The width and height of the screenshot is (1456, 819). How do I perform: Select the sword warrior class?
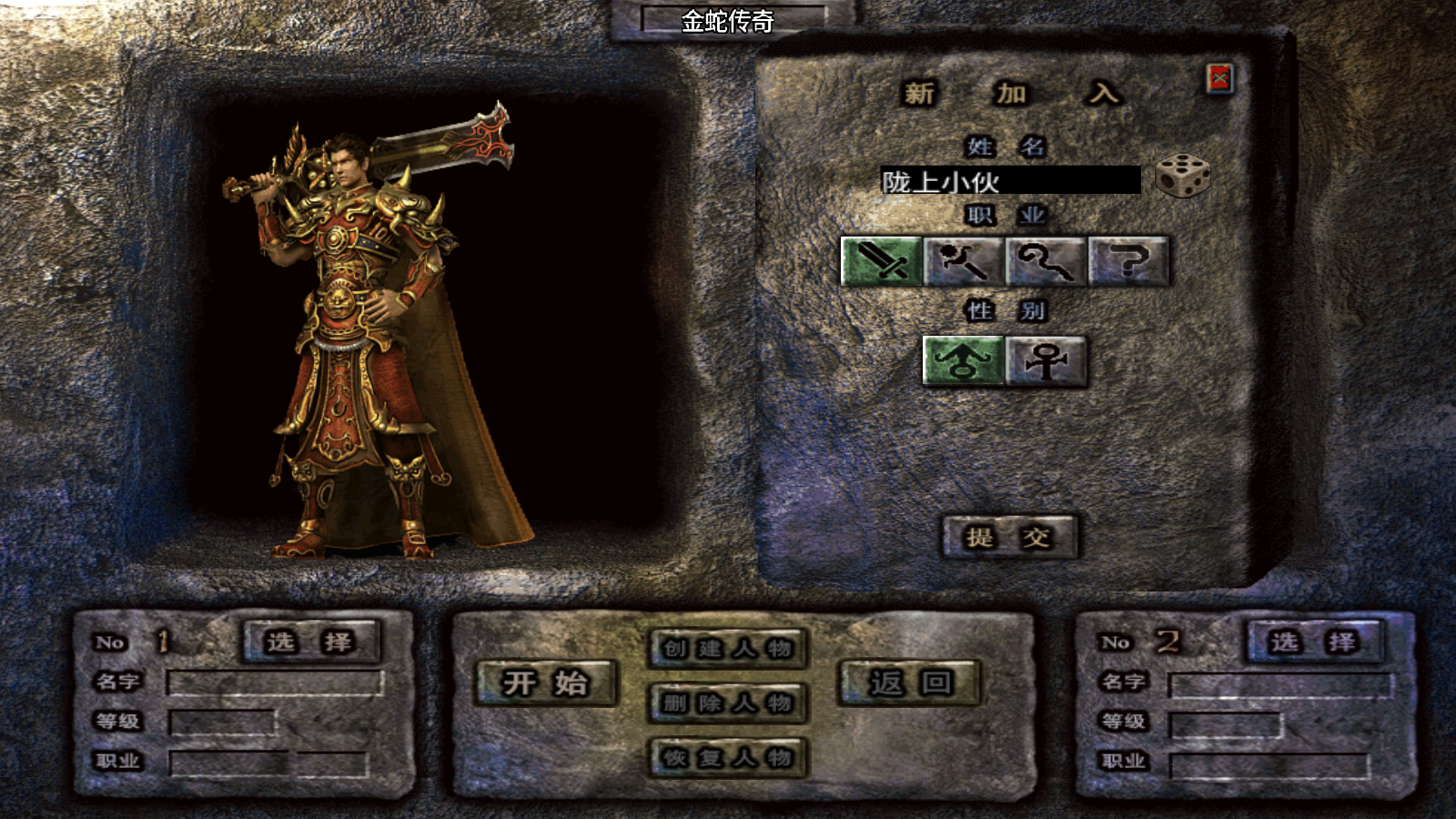click(x=881, y=262)
